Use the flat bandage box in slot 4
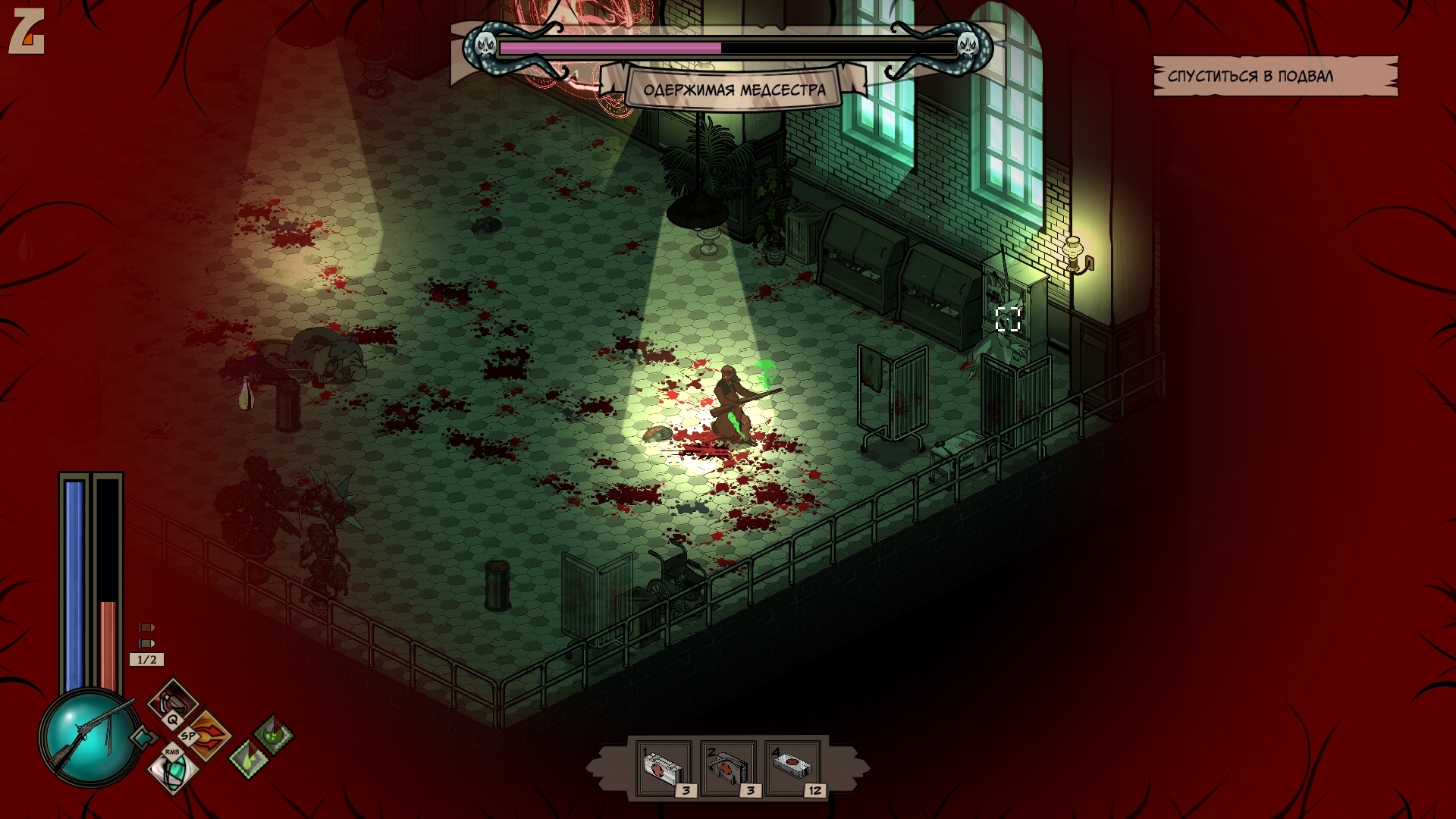 click(794, 768)
